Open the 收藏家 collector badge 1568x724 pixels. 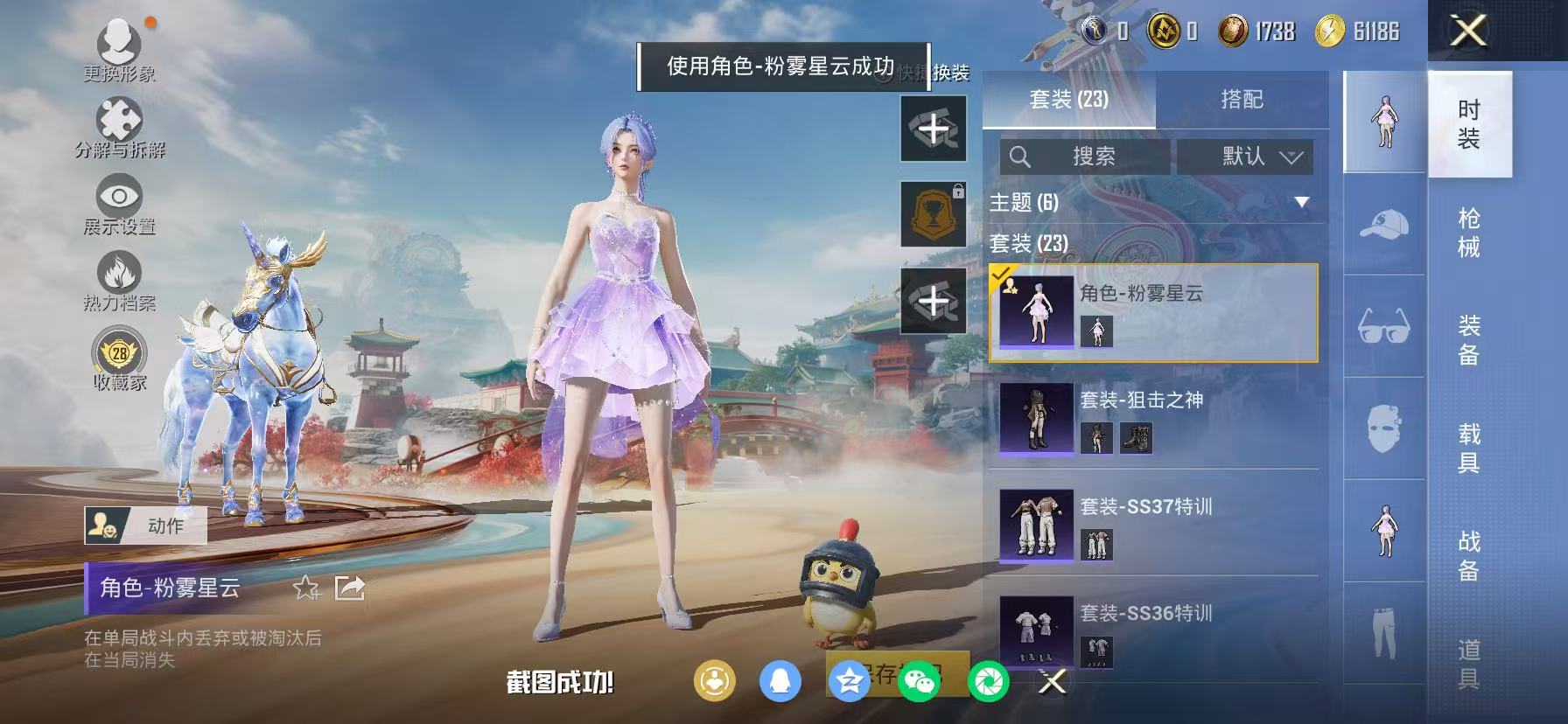pyautogui.click(x=120, y=352)
